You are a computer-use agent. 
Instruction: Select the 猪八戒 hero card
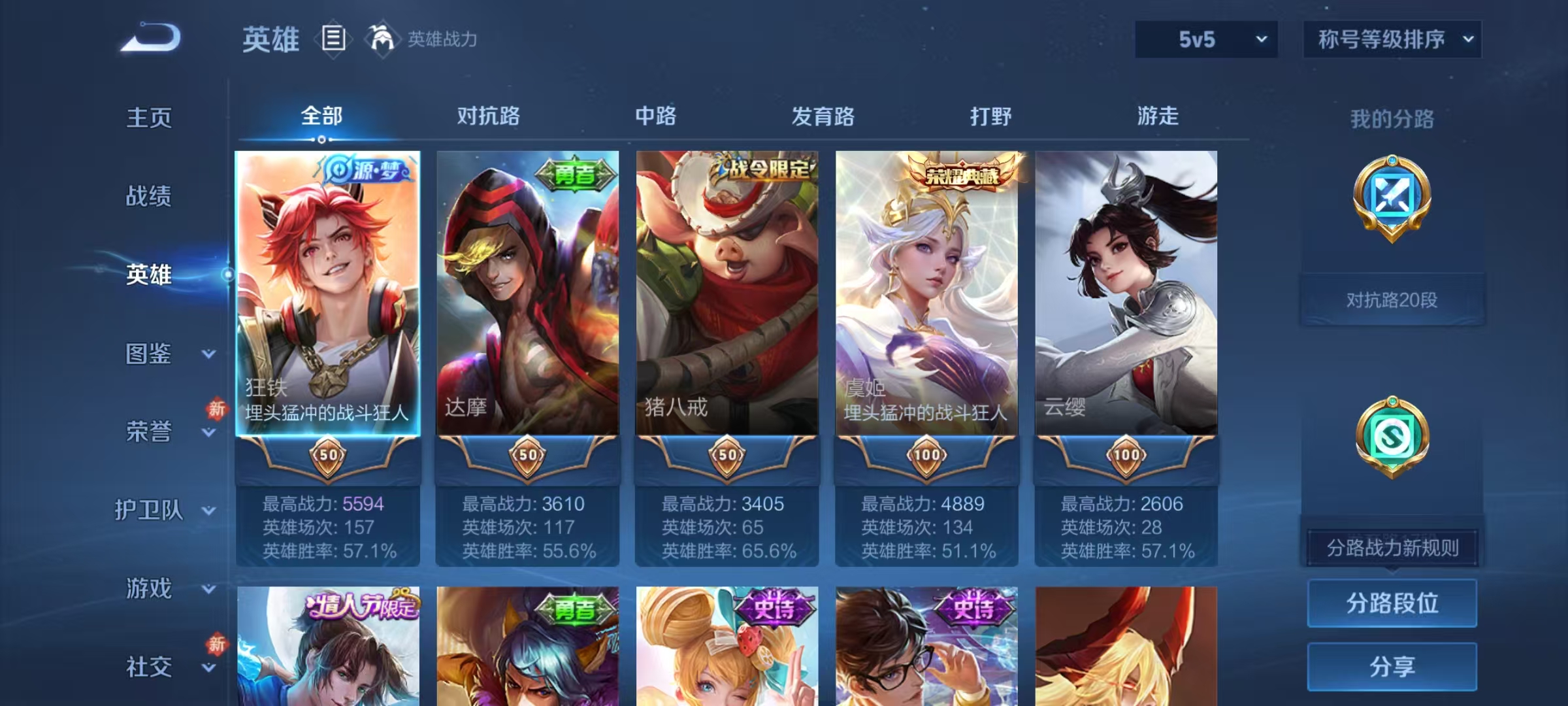(x=725, y=294)
